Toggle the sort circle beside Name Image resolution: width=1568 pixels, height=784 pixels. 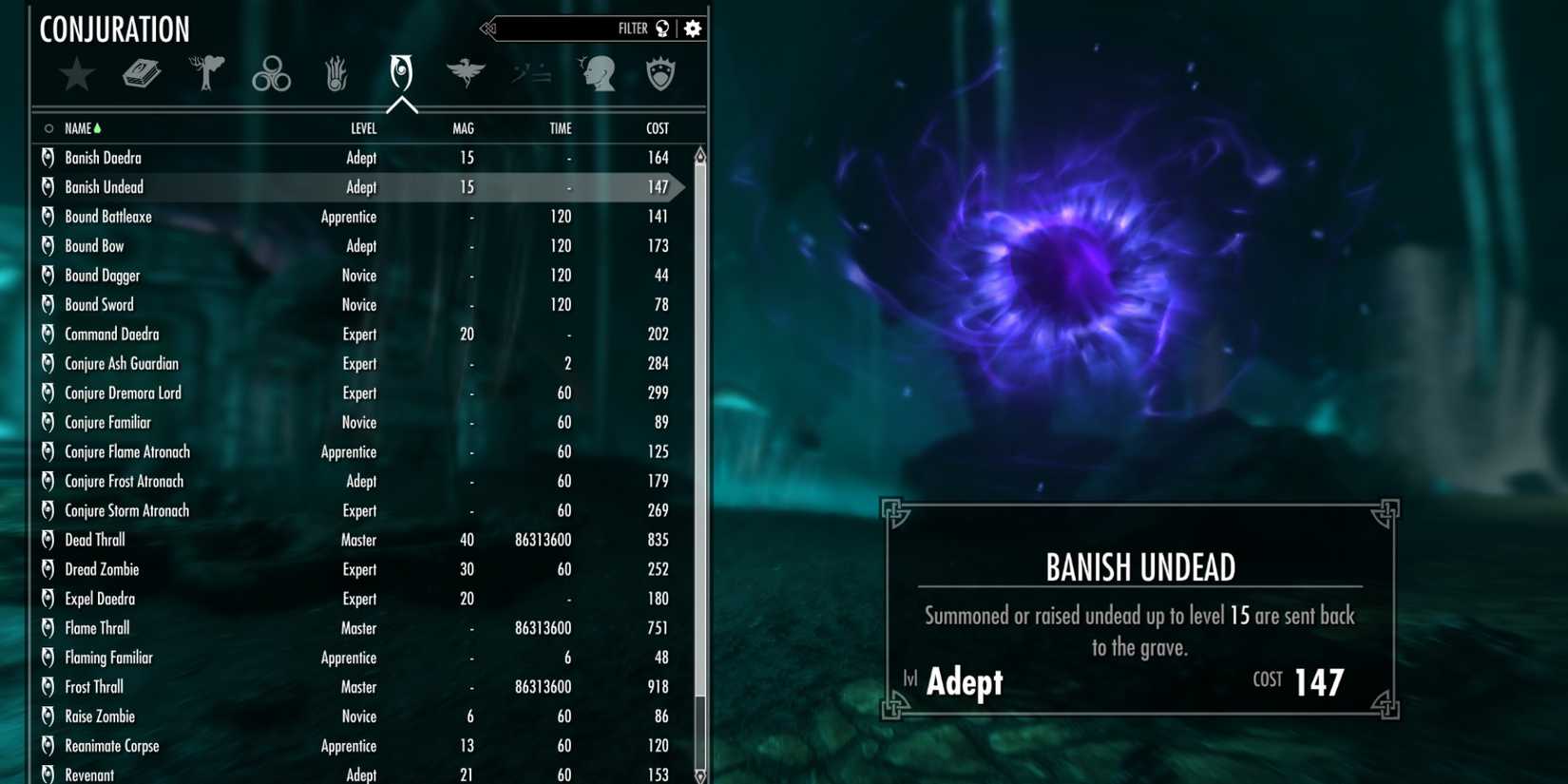point(48,127)
